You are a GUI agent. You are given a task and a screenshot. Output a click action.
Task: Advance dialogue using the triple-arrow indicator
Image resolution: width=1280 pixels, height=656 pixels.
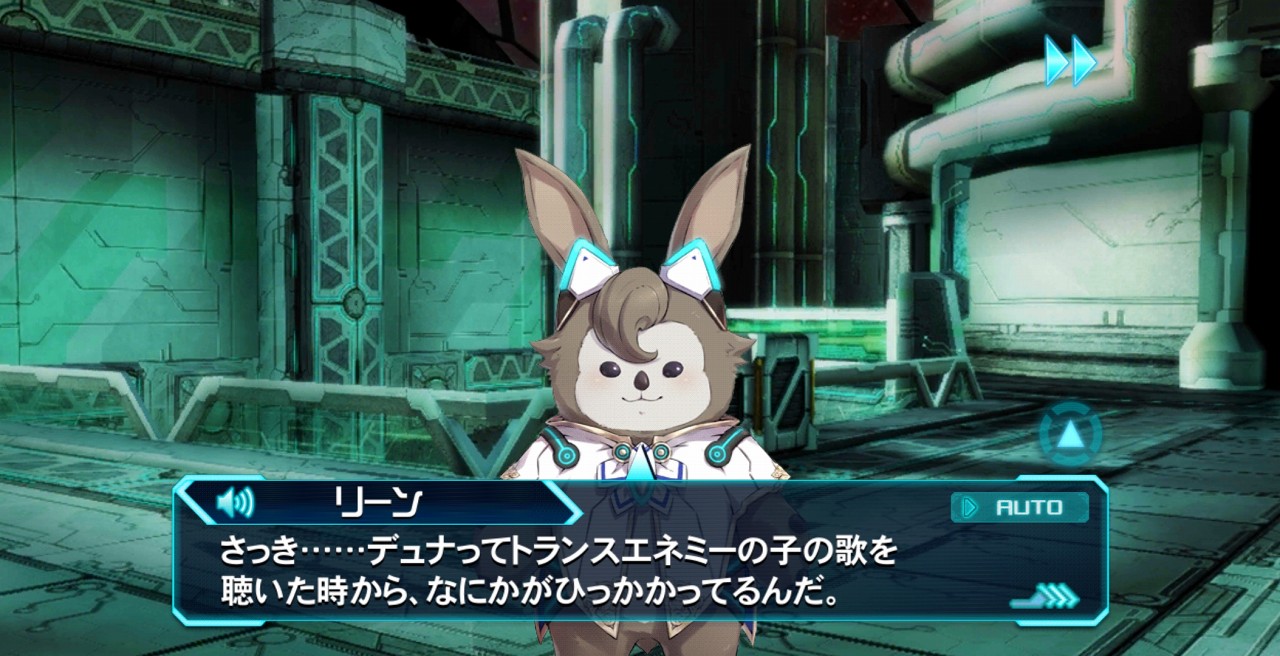point(1047,597)
